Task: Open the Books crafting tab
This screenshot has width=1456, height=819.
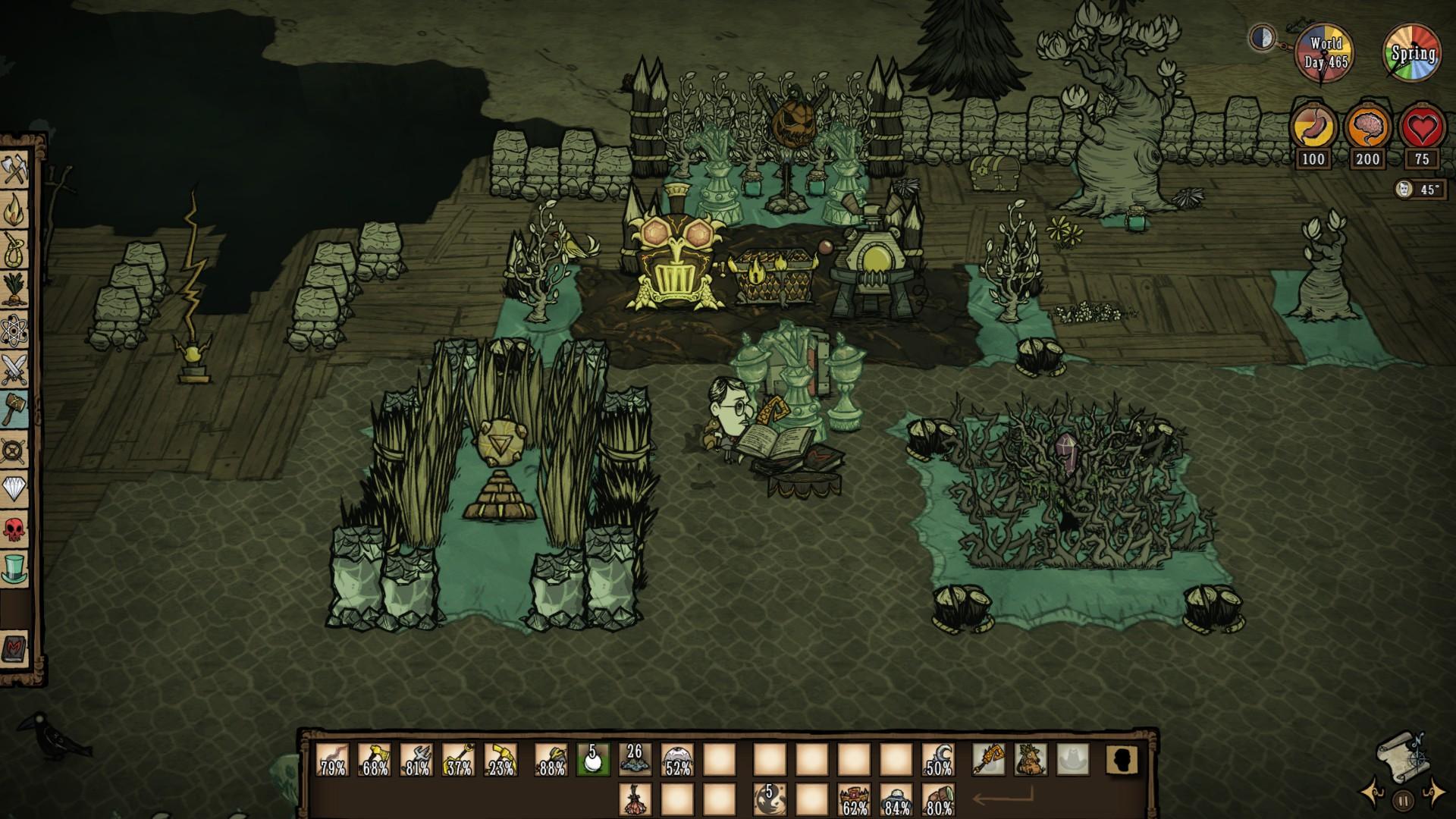Action: pos(15,649)
